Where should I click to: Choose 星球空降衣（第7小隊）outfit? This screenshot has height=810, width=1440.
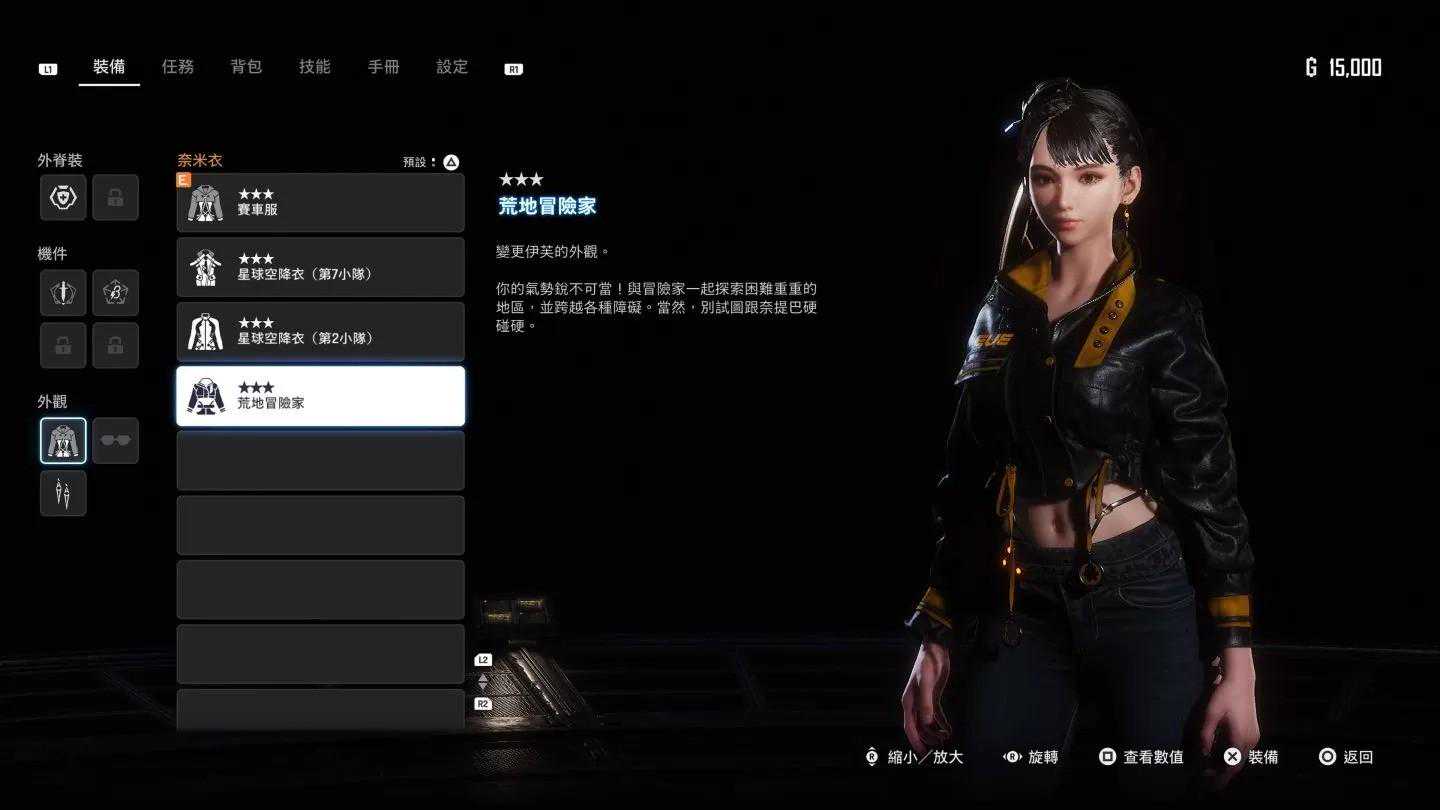tap(320, 267)
